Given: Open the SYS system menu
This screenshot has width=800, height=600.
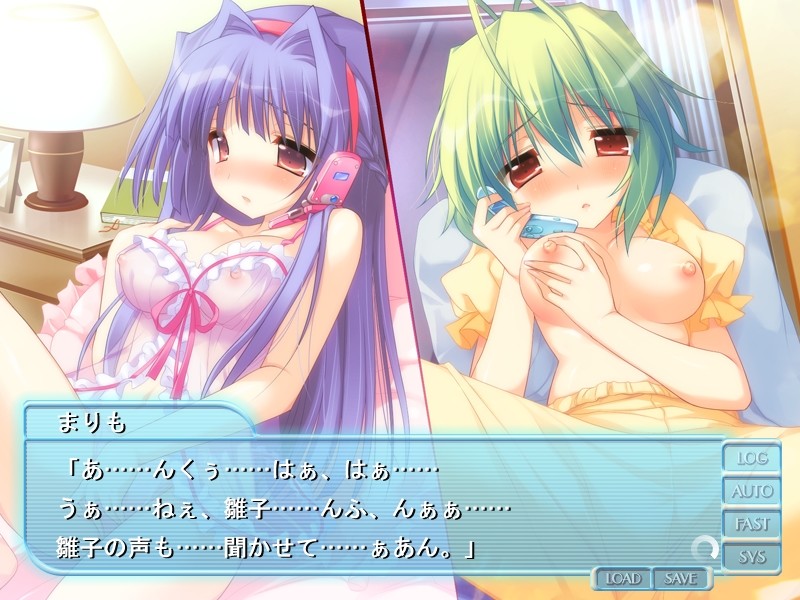Looking at the screenshot, I should point(752,557).
